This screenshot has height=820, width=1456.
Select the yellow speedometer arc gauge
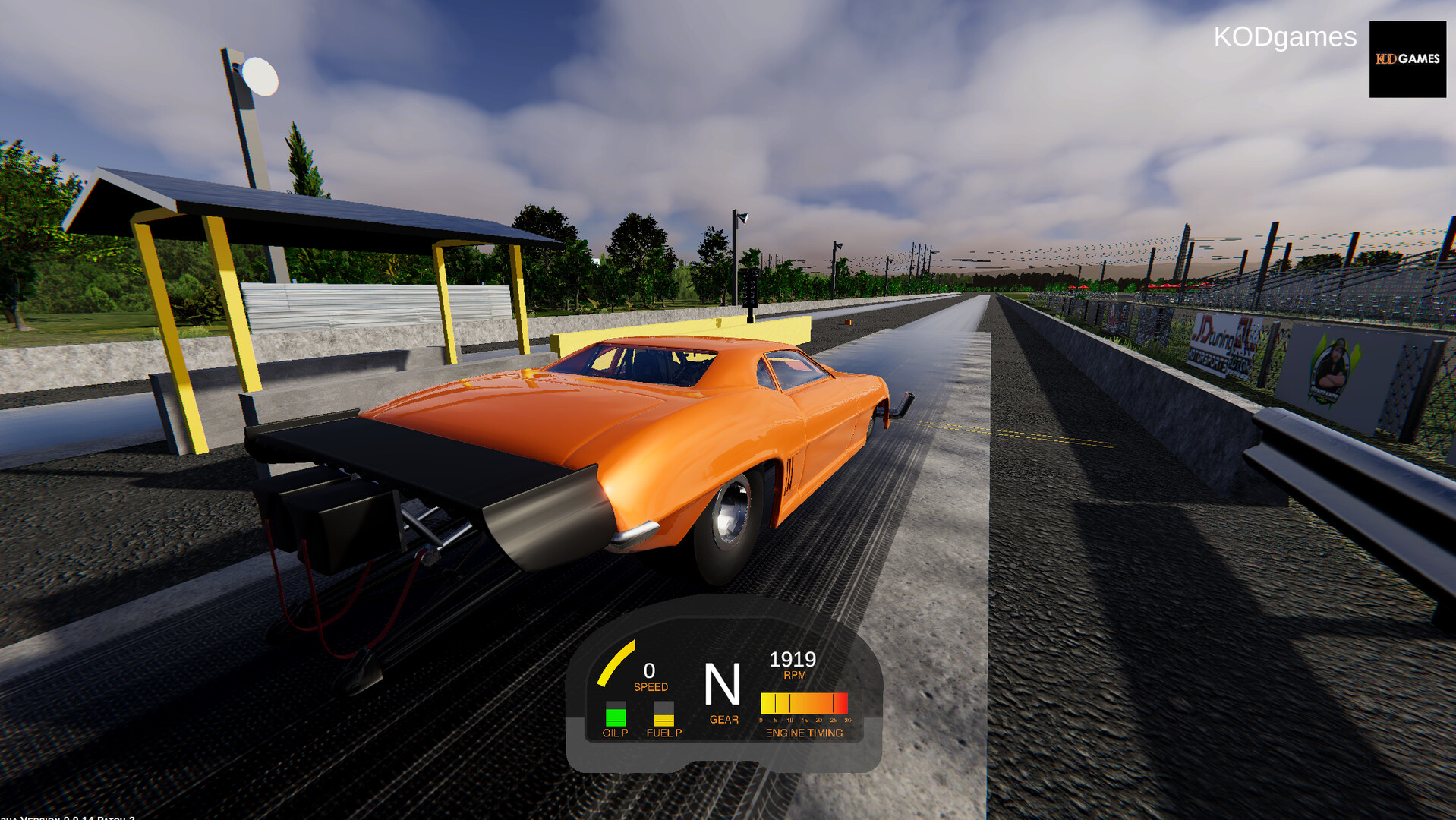[617, 662]
